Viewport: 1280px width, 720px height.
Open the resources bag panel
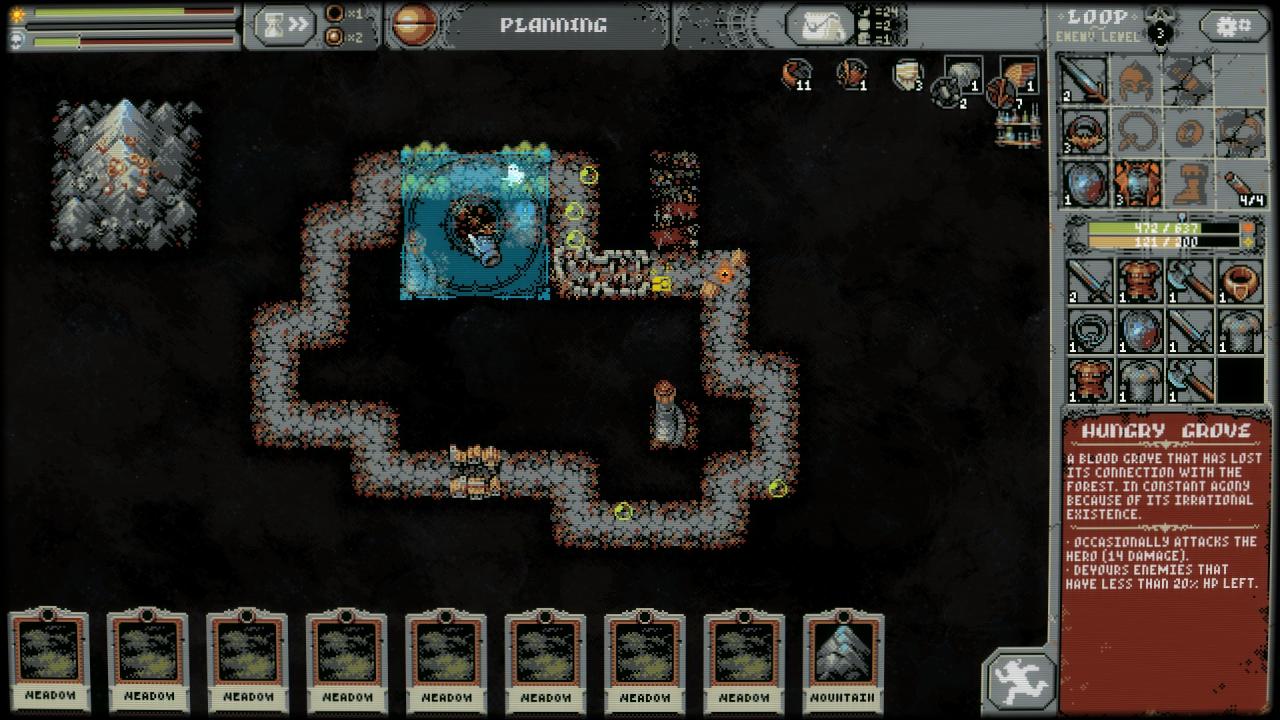coord(819,26)
